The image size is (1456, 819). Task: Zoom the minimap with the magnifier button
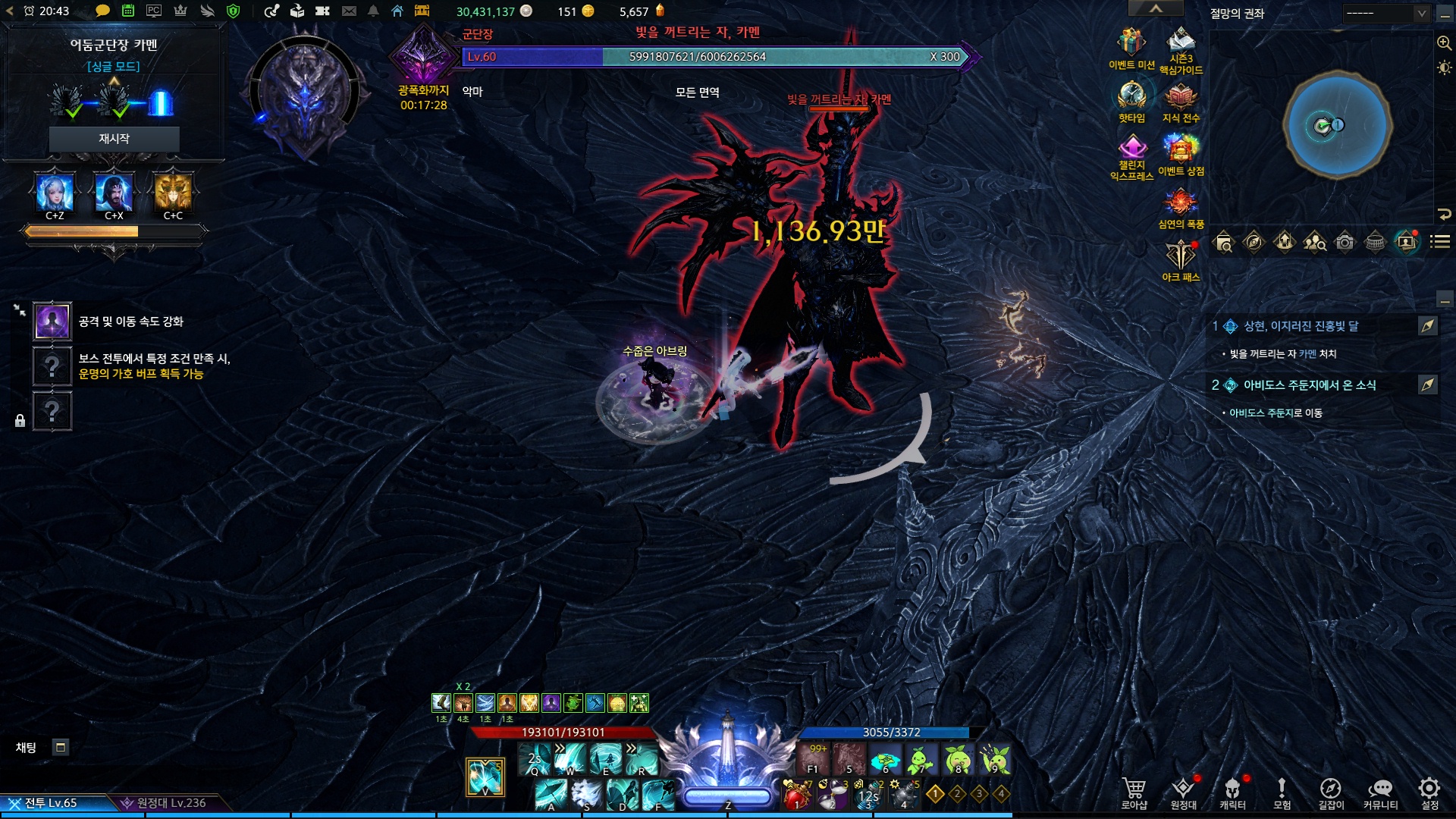coord(1444,43)
